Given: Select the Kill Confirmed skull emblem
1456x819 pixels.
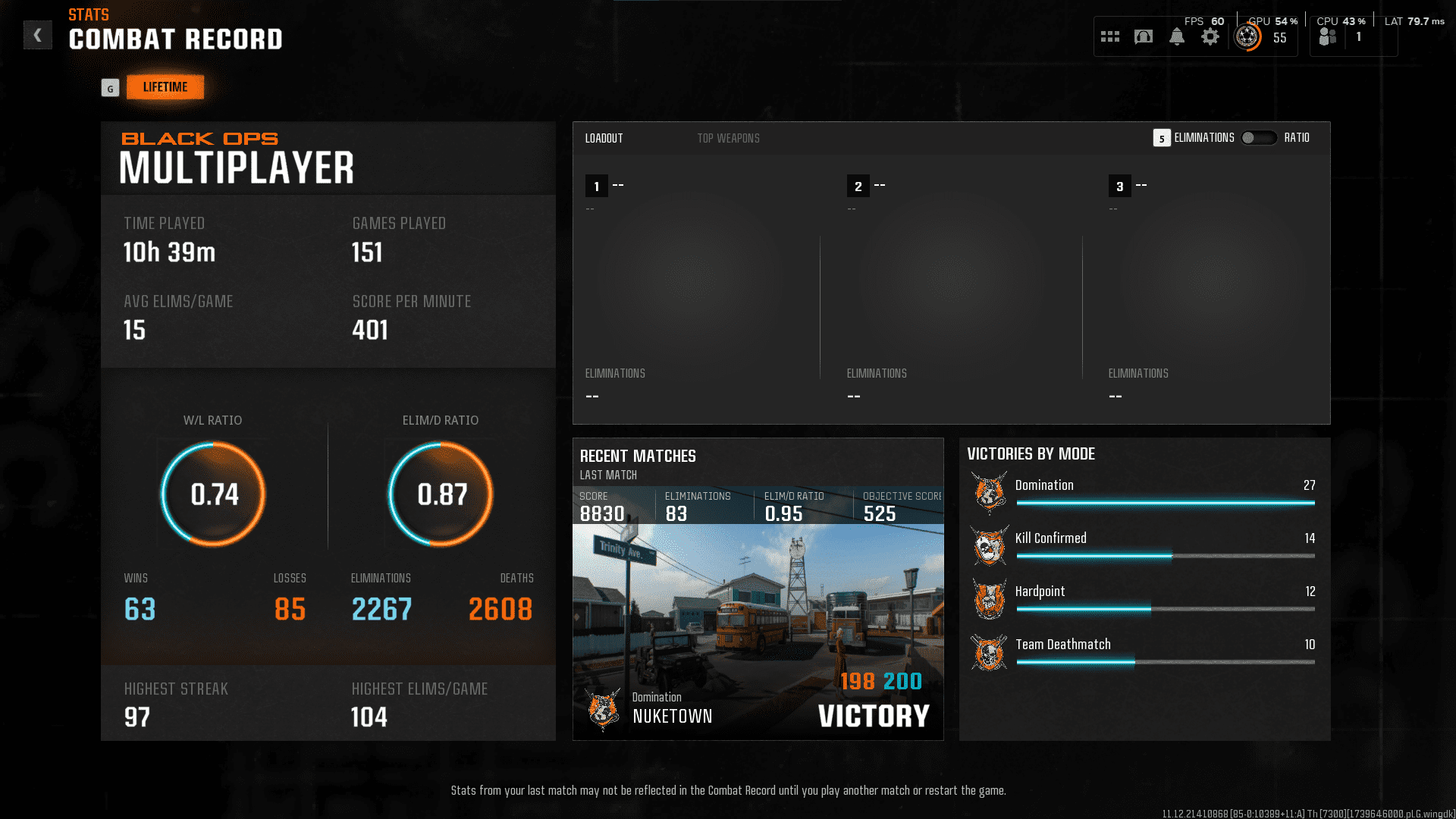Looking at the screenshot, I should (988, 546).
